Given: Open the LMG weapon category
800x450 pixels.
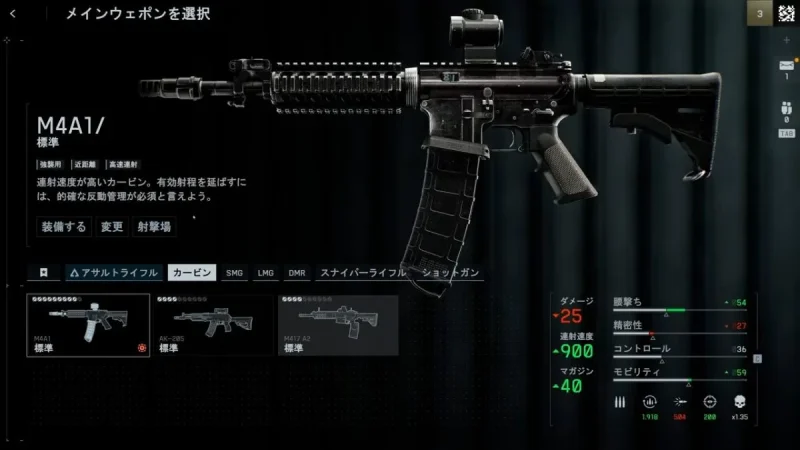Looking at the screenshot, I should pyautogui.click(x=265, y=272).
